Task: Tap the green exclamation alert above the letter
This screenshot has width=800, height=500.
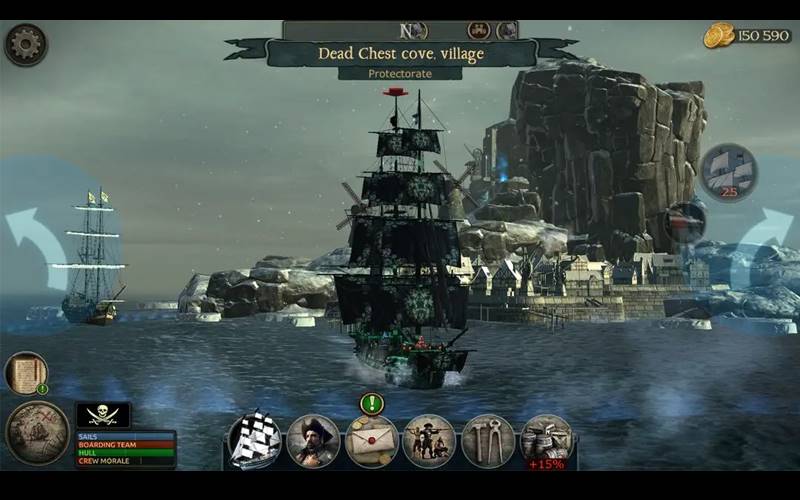Action: tap(372, 404)
